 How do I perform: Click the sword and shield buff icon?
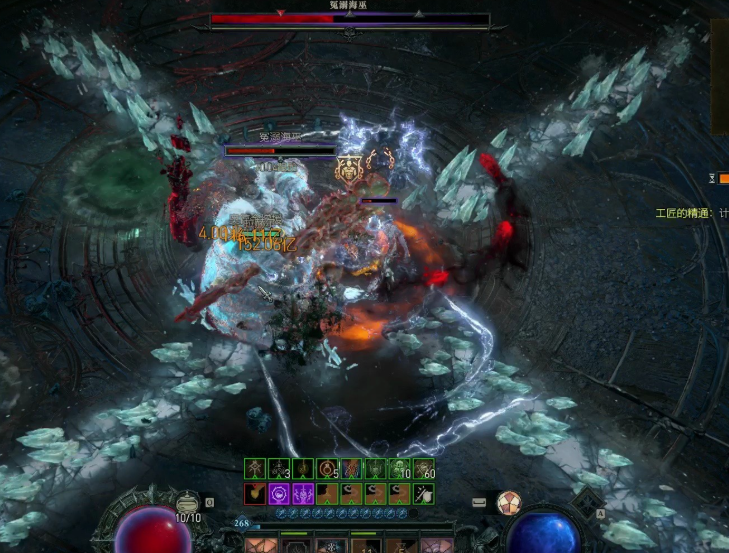coord(425,493)
